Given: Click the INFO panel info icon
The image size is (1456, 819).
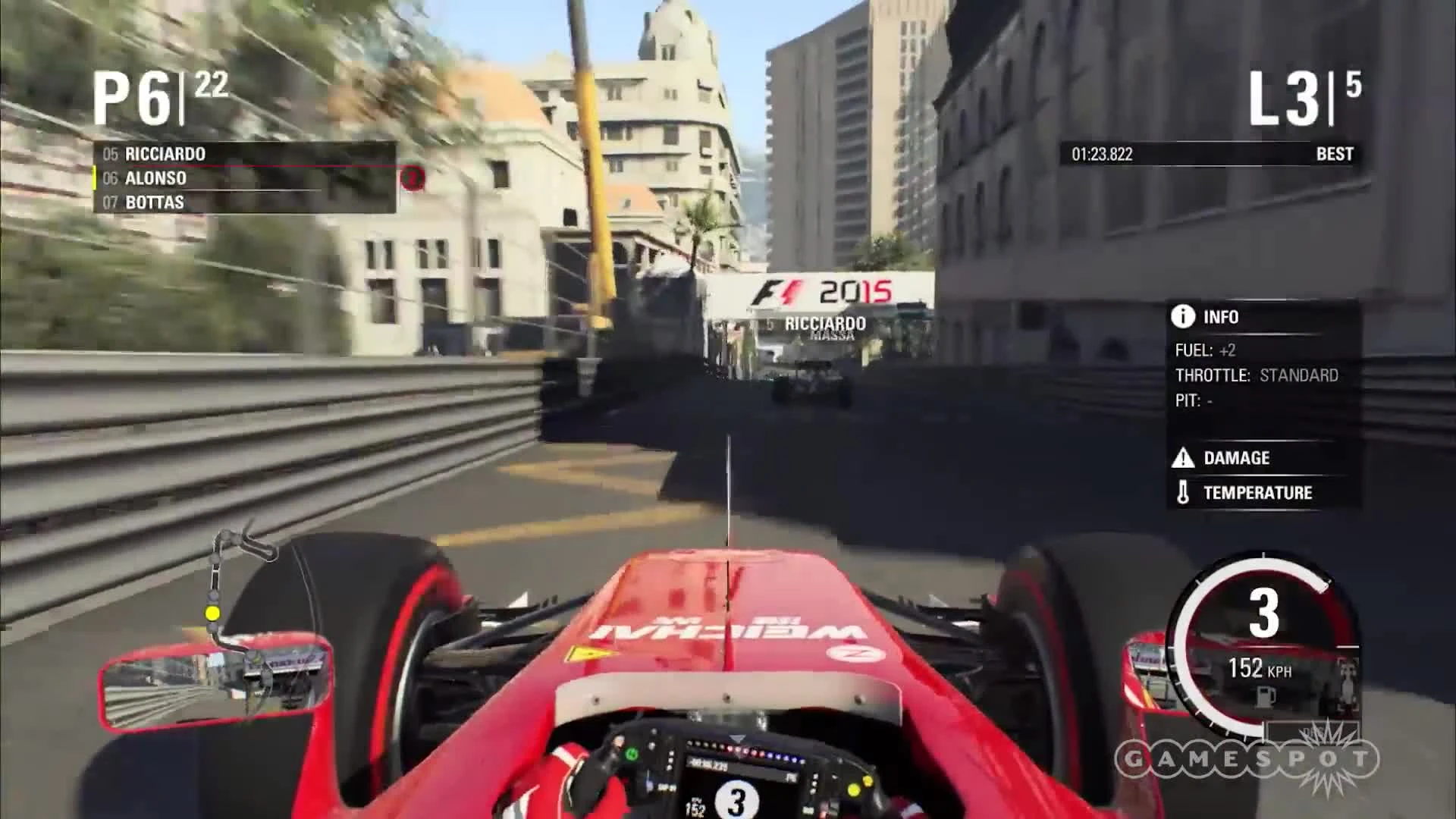Looking at the screenshot, I should (1181, 317).
